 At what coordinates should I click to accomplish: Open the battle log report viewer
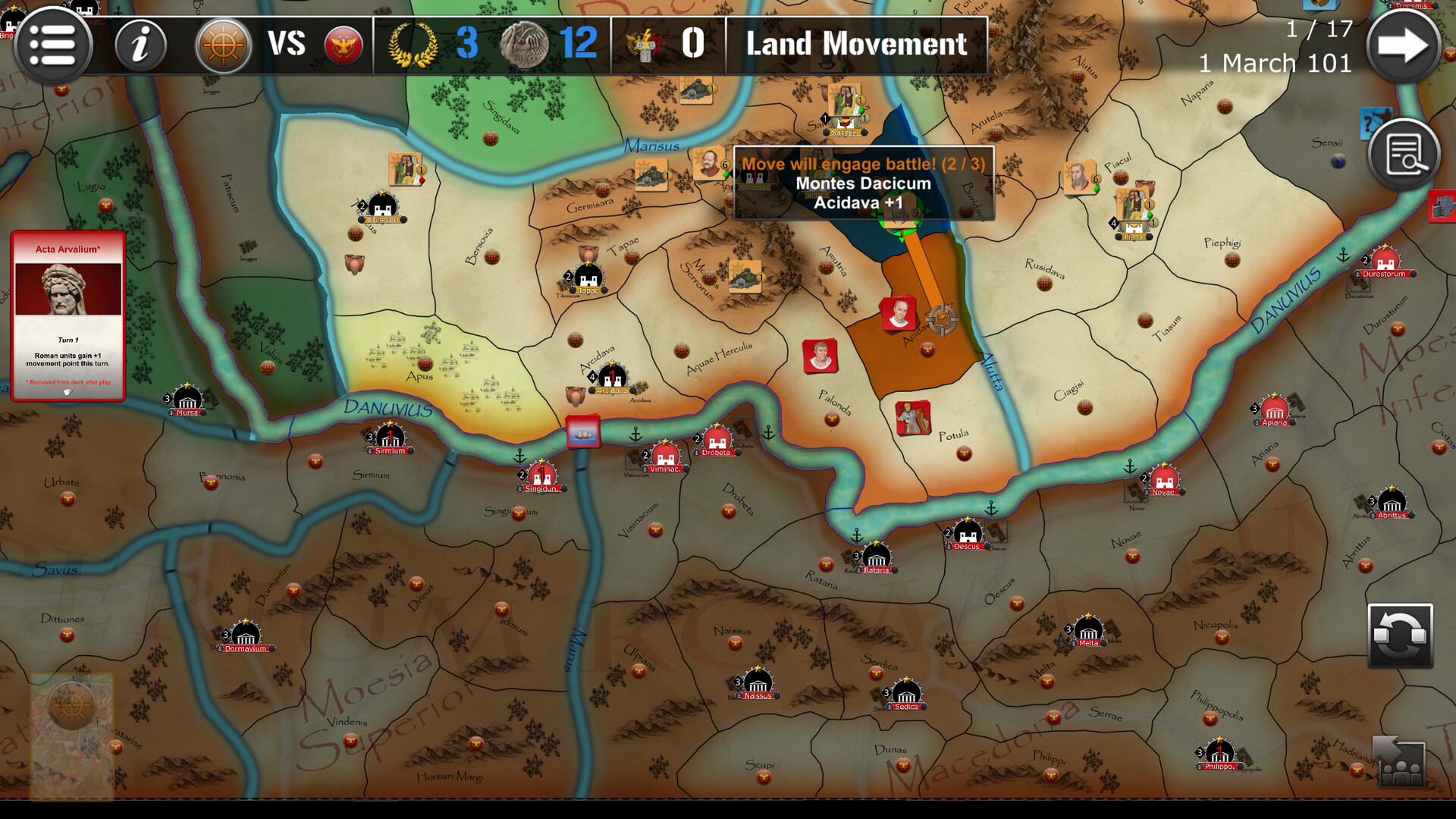point(1404,153)
